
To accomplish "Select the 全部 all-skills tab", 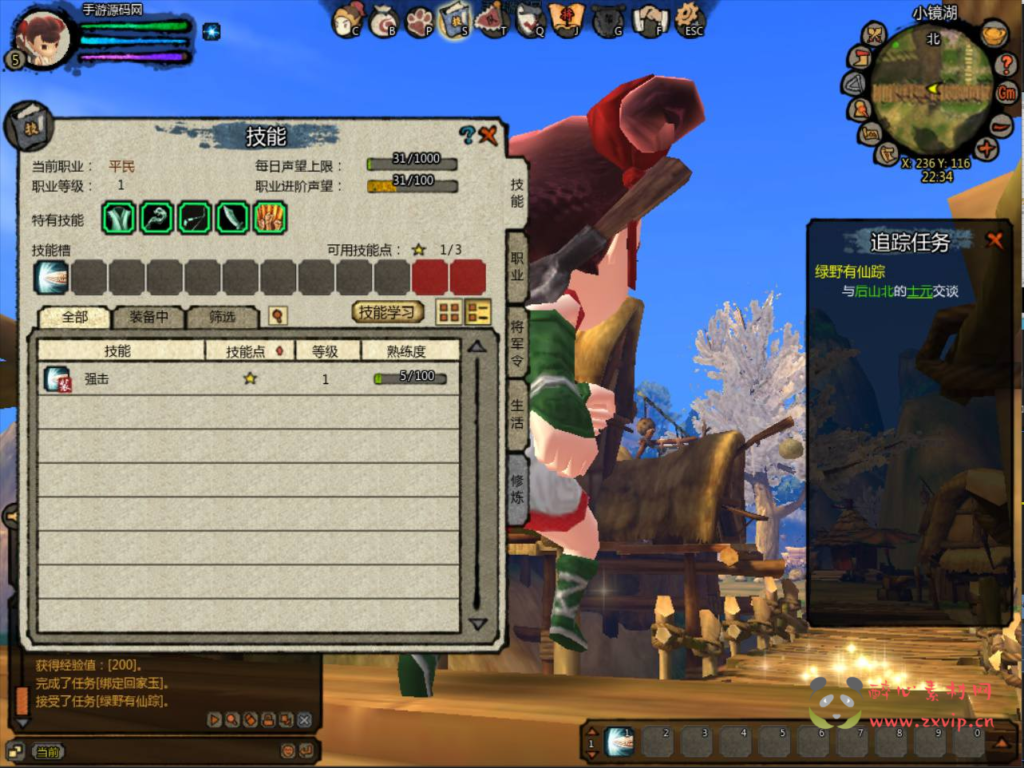I will (75, 317).
